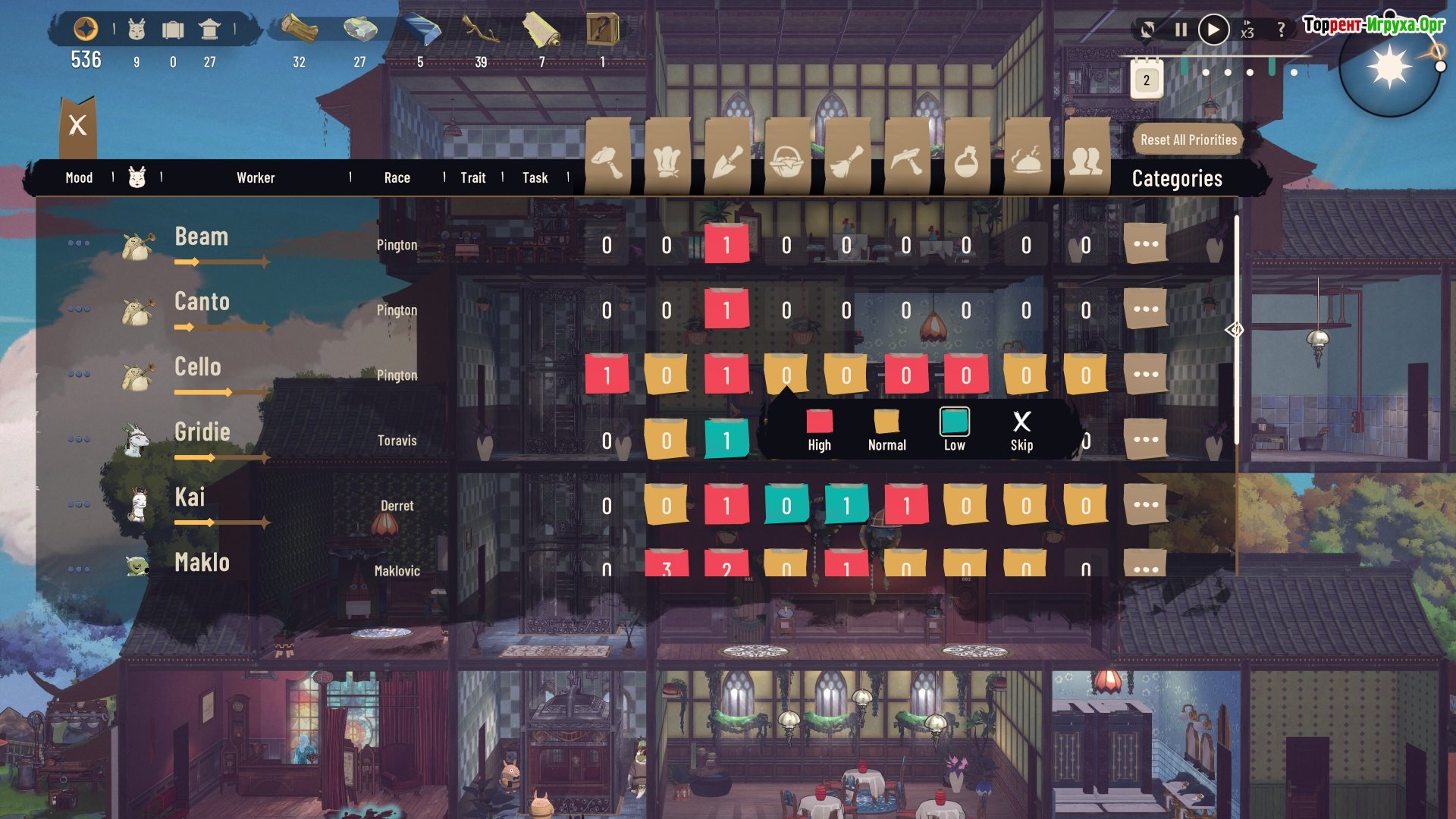Sort workers by Race column

pyautogui.click(x=397, y=178)
